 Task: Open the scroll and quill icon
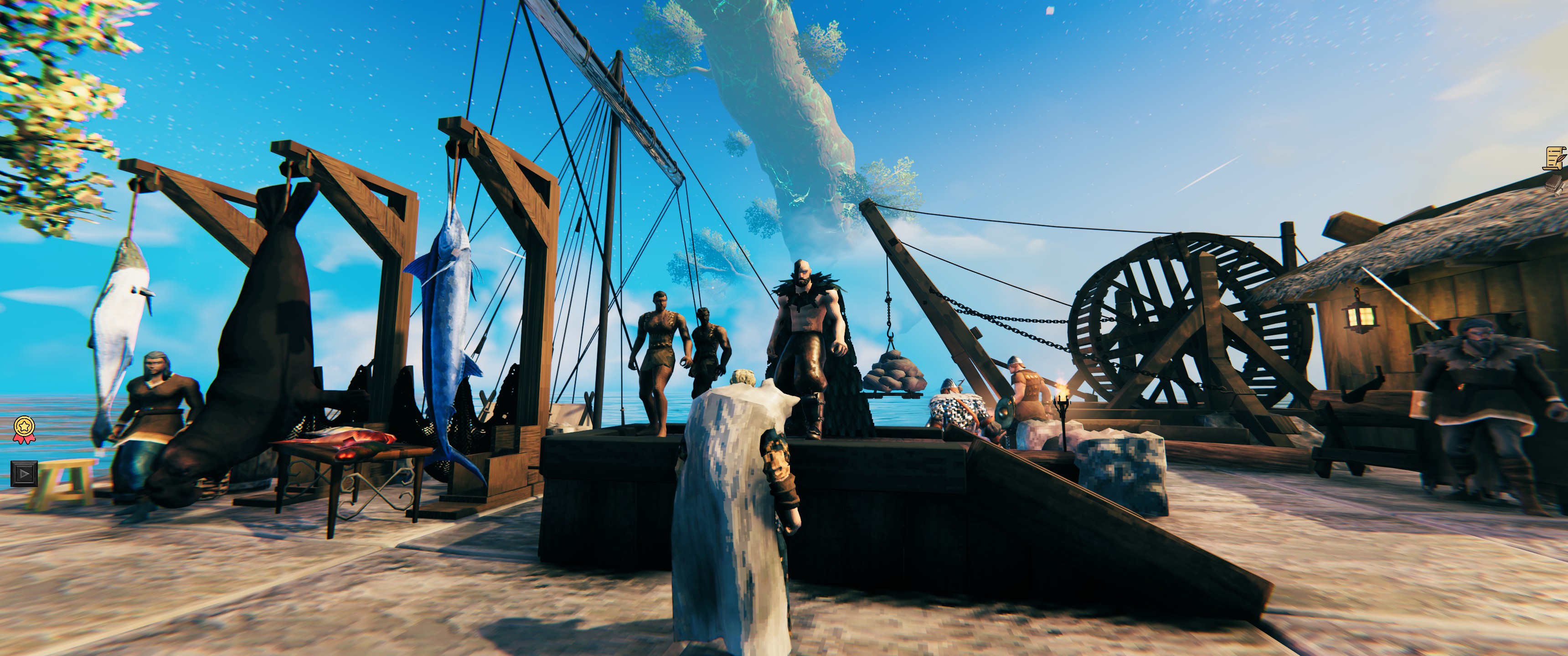pos(1555,157)
